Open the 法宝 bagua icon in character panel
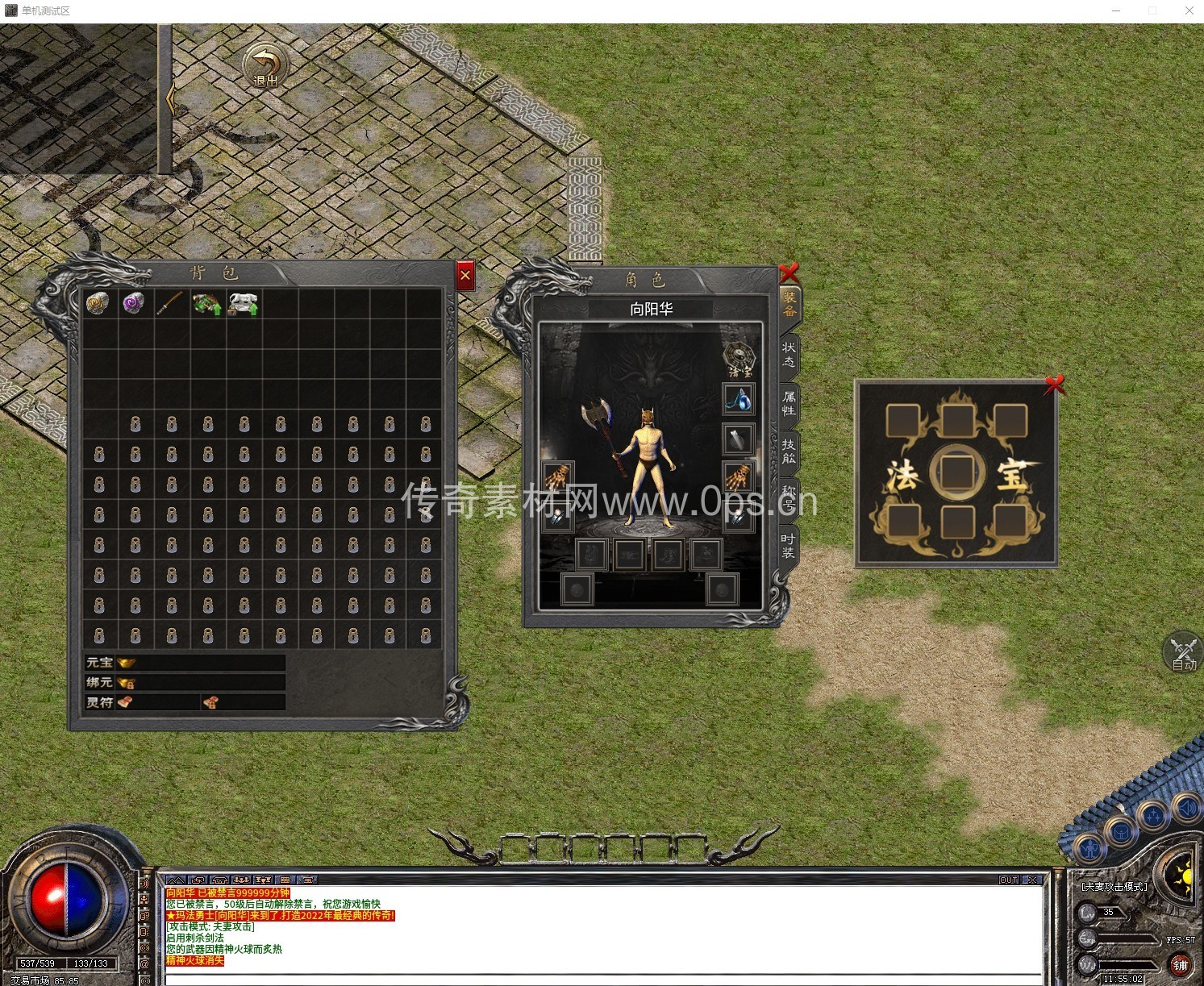 pyautogui.click(x=739, y=358)
